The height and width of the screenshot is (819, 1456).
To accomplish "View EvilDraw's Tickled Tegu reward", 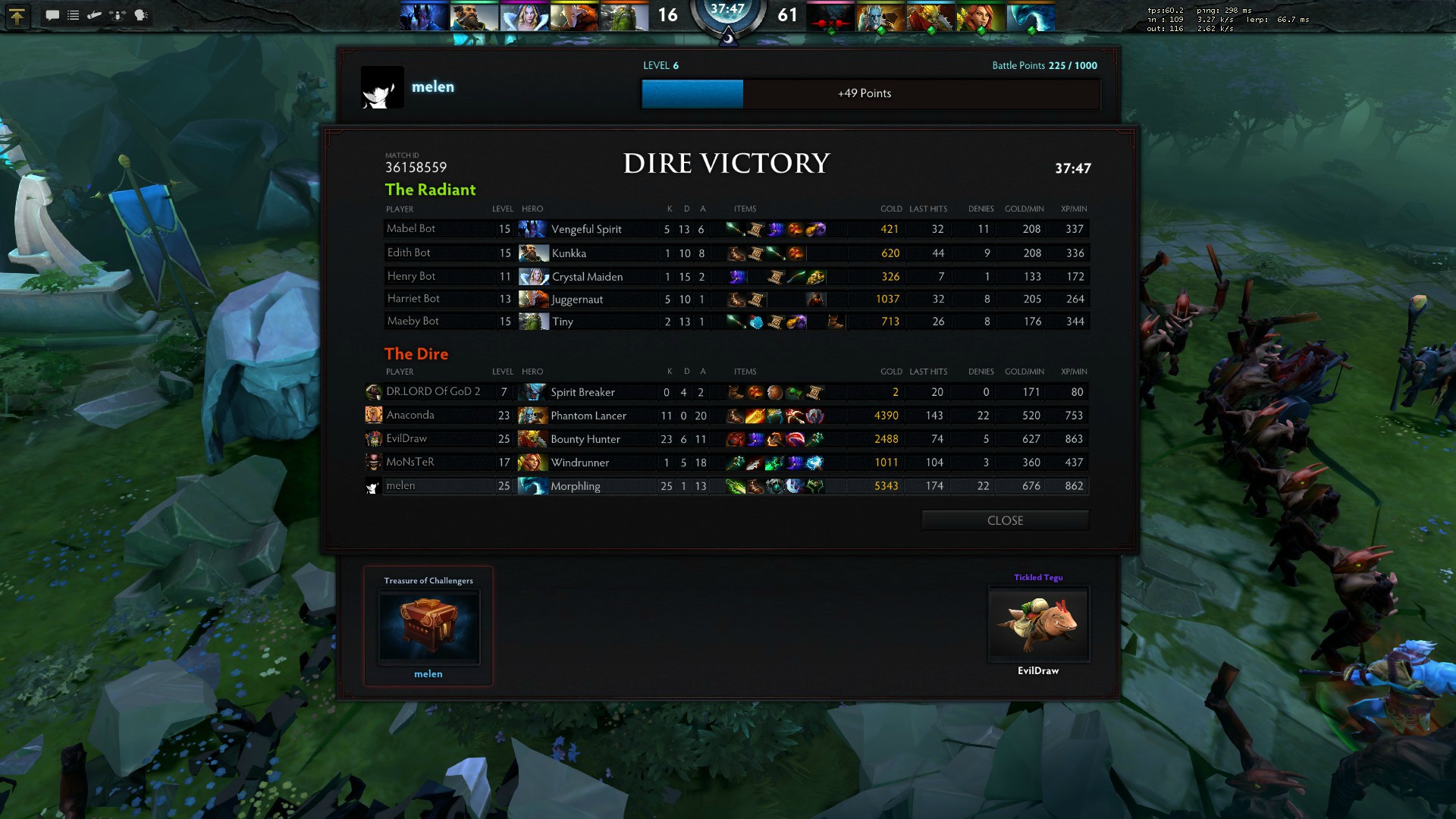I will tap(1038, 624).
